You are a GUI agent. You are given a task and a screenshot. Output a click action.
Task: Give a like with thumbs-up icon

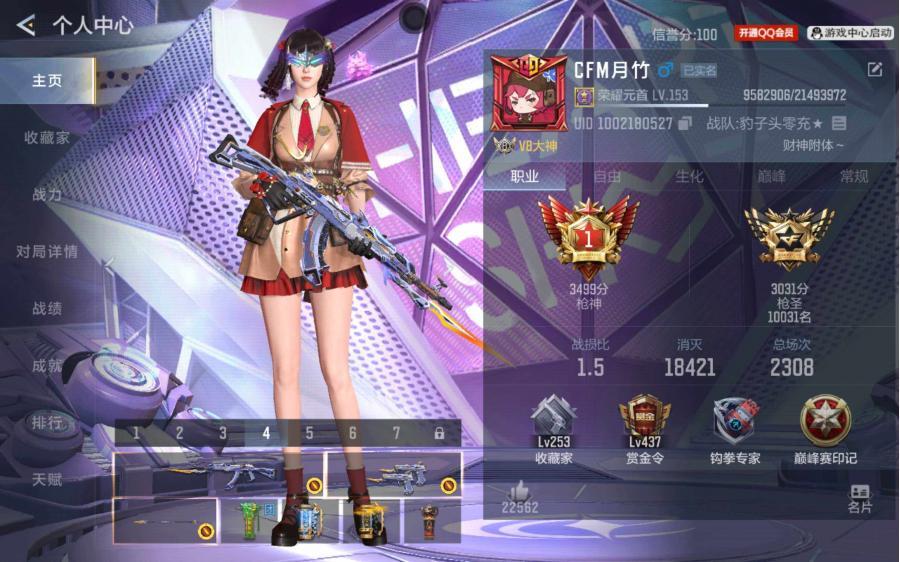519,490
